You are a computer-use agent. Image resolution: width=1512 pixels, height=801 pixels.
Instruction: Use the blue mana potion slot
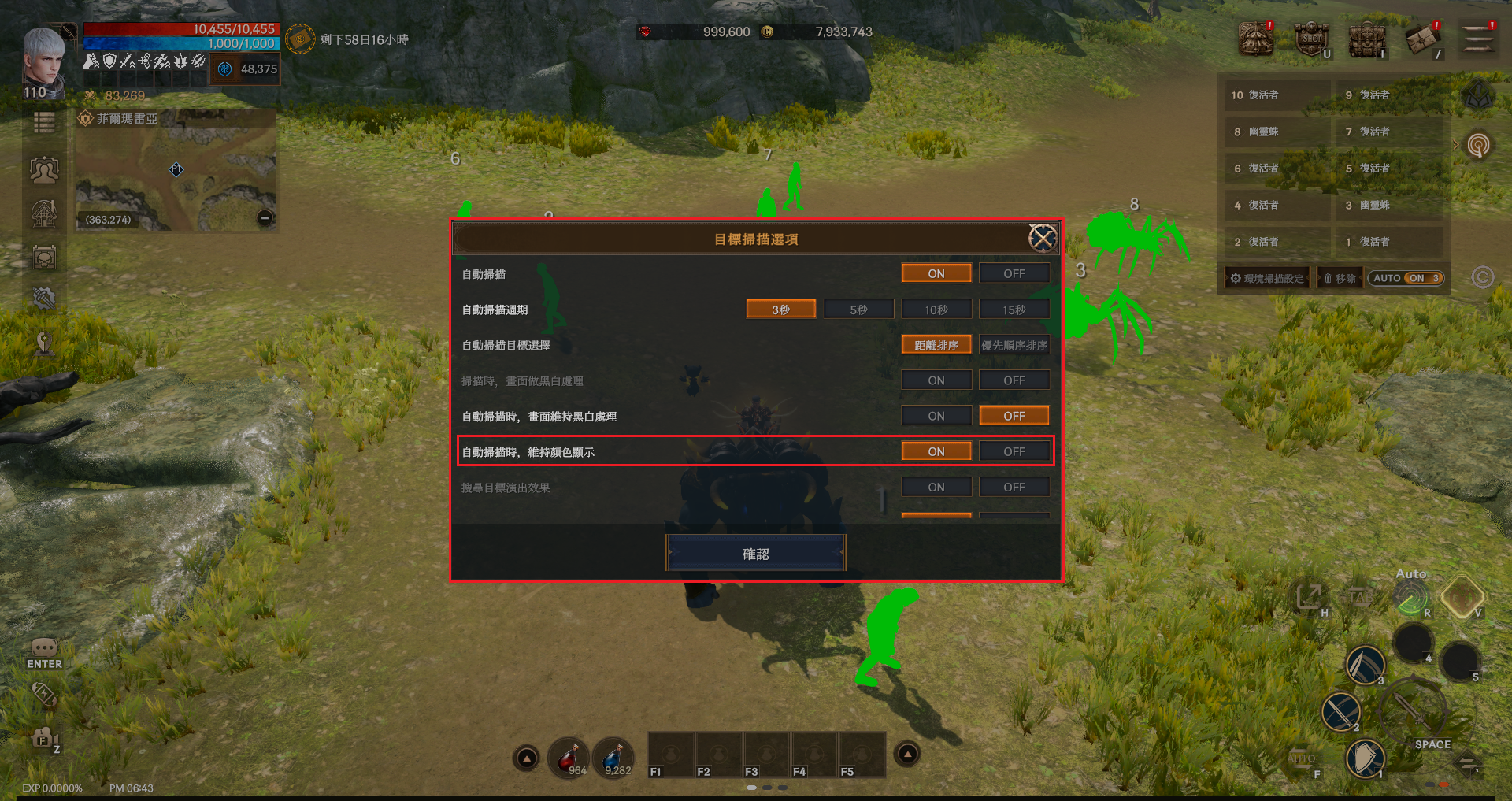614,758
